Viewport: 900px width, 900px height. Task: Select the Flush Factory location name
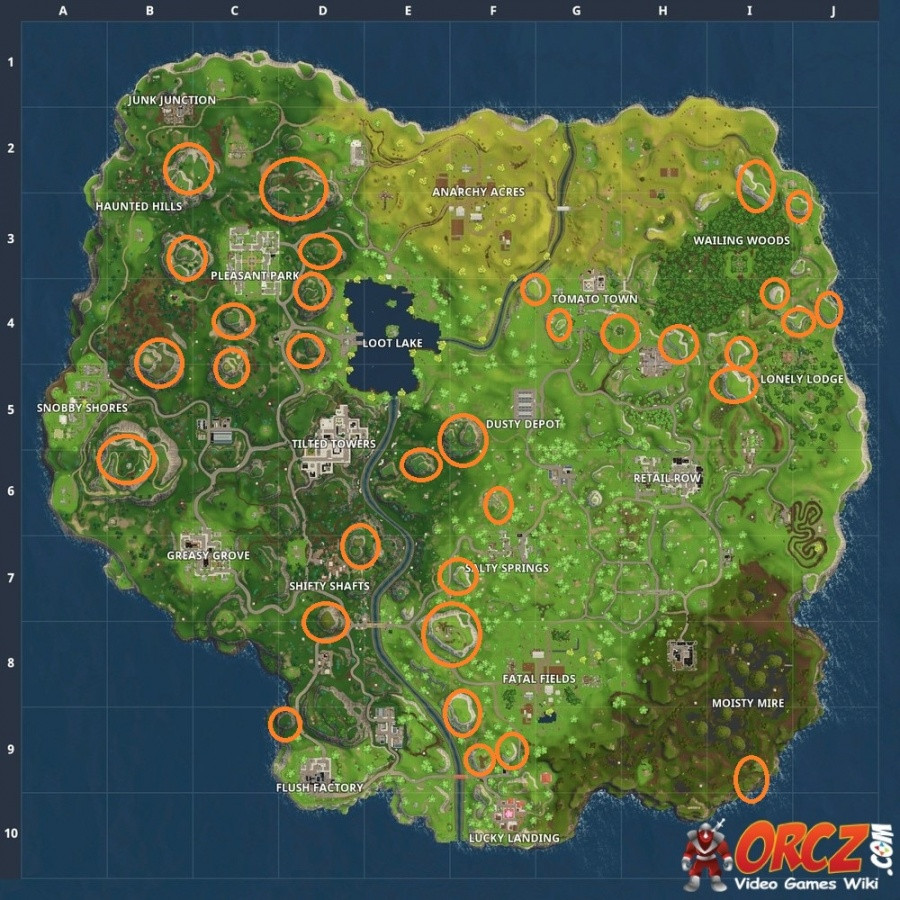coord(319,788)
